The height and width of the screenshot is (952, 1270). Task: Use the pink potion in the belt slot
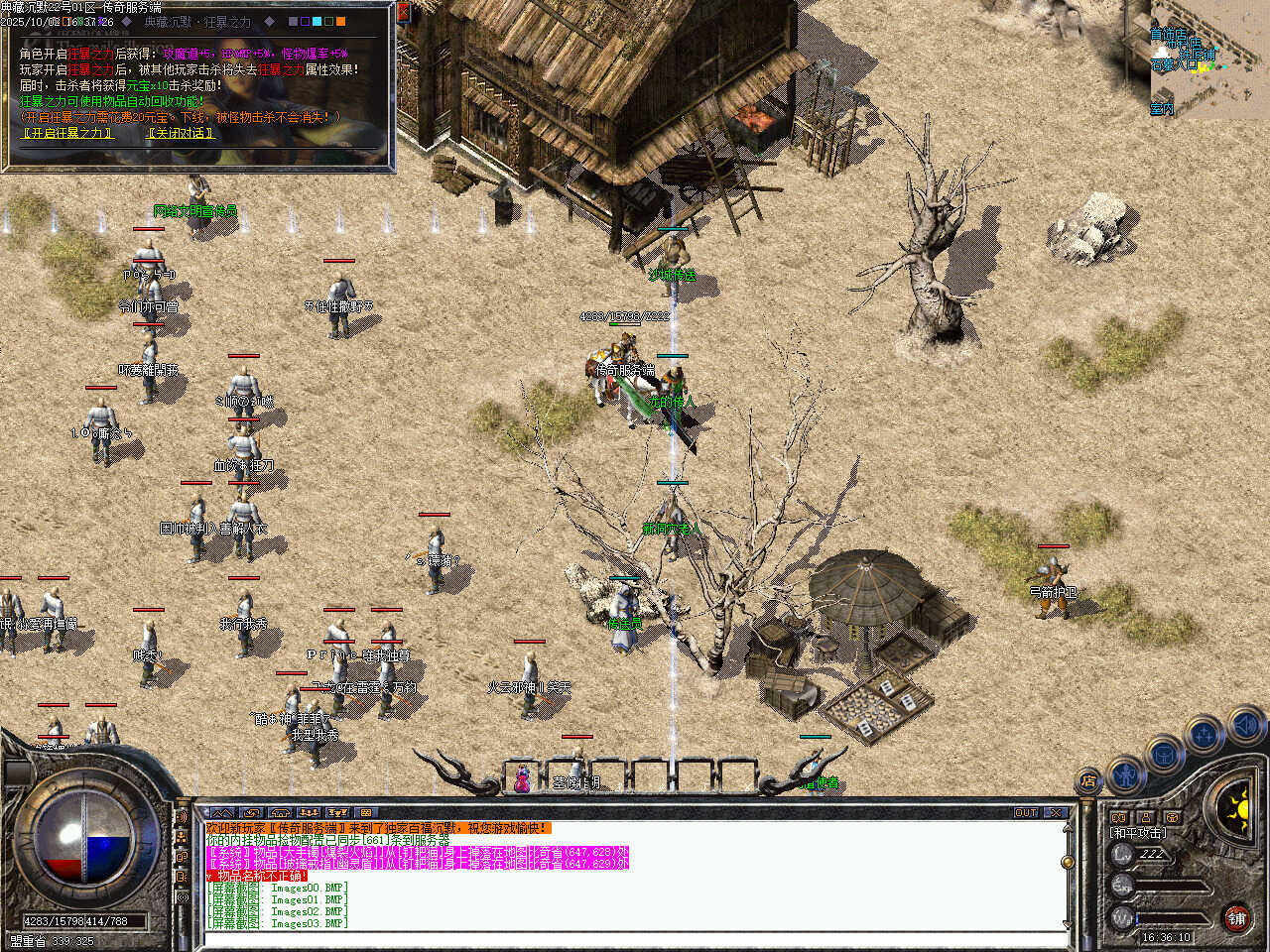pos(522,780)
